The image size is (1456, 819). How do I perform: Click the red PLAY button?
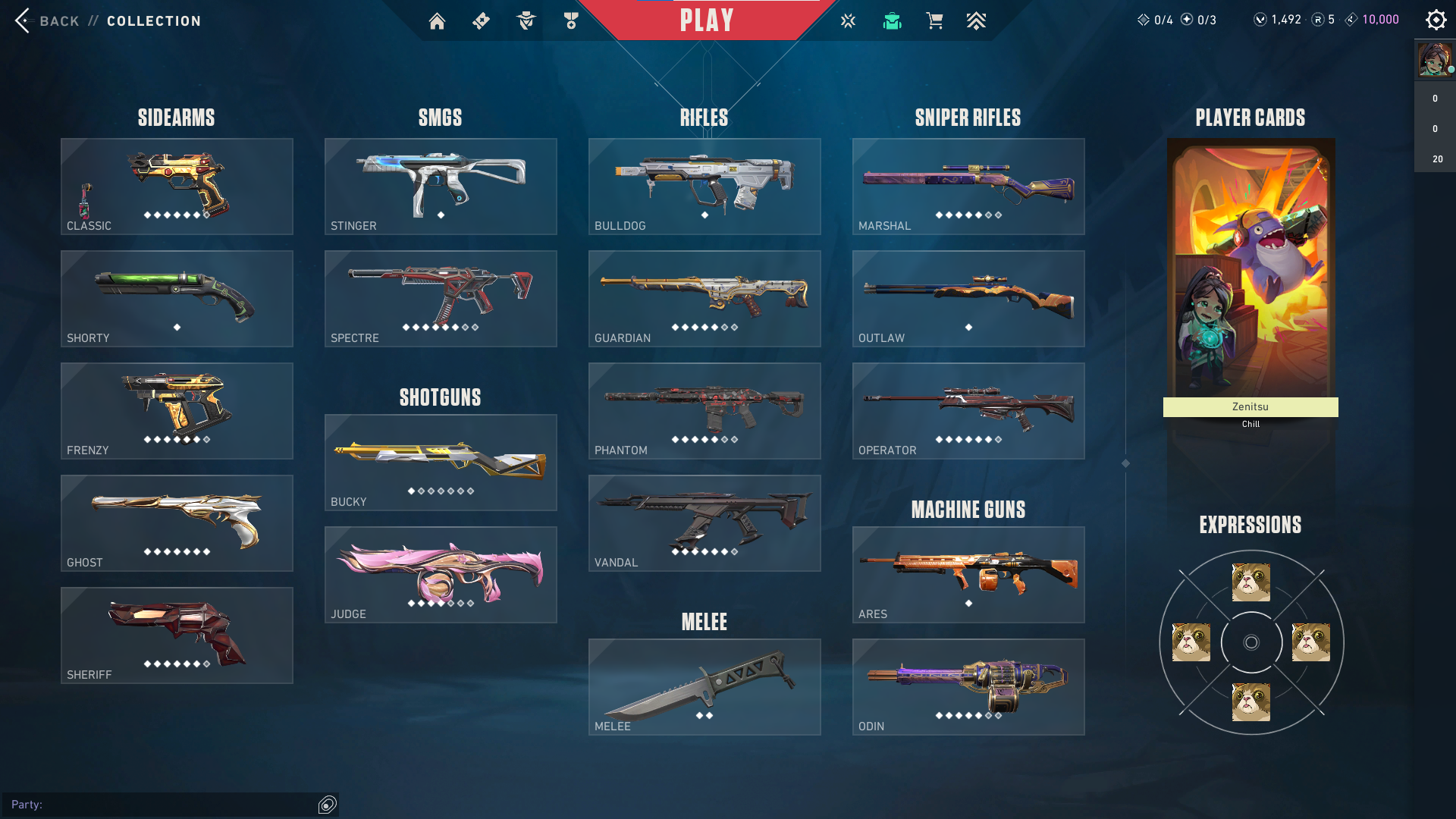pyautogui.click(x=706, y=20)
